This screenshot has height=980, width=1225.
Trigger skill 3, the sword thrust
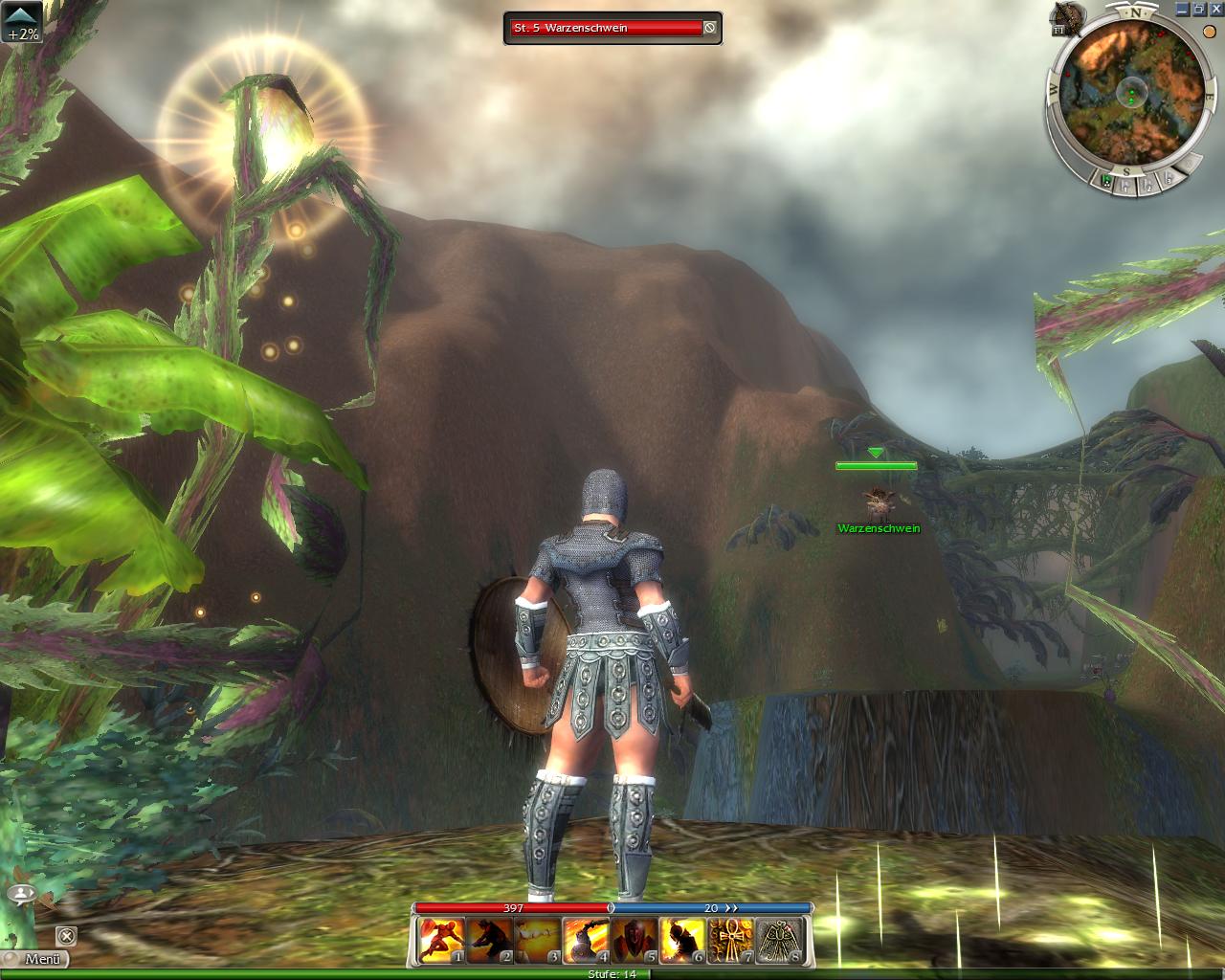pyautogui.click(x=538, y=940)
